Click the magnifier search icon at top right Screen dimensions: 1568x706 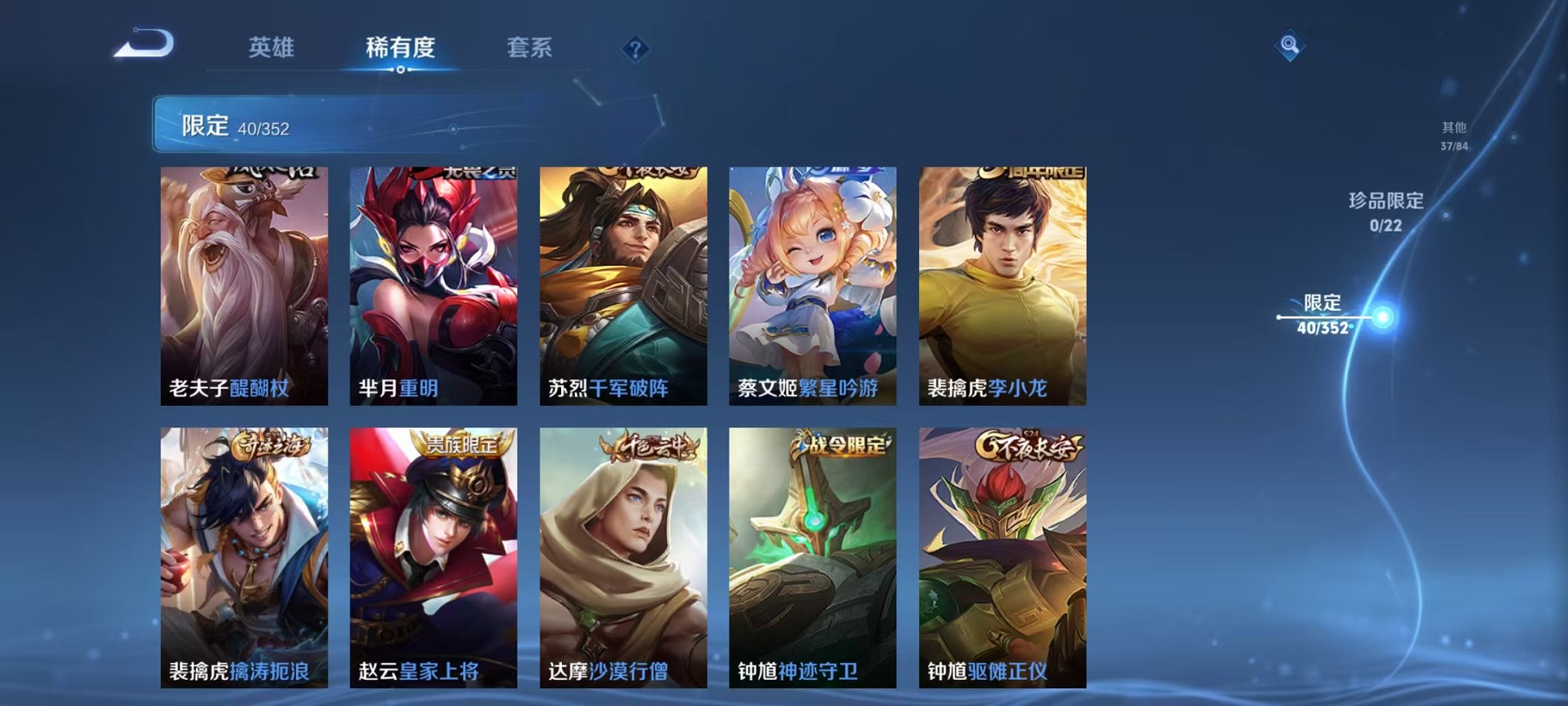pos(1291,45)
